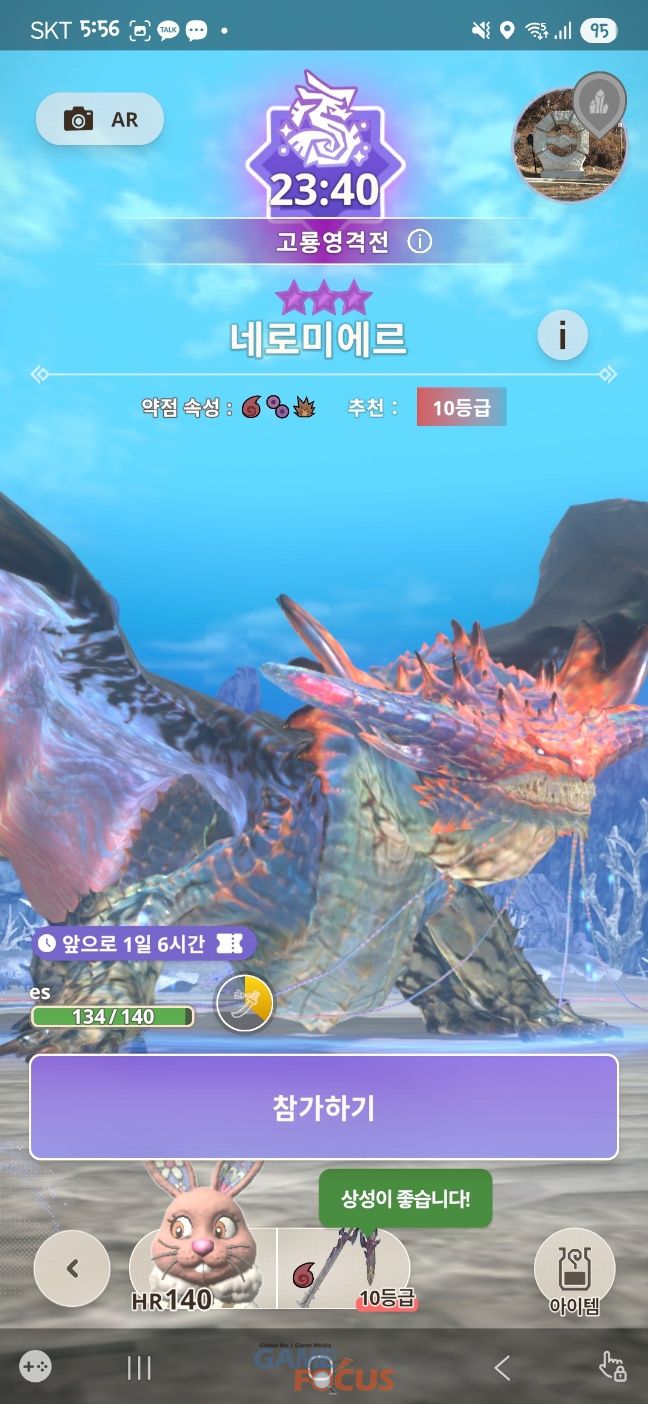
Task: Go back with the left arrow button
Action: tap(72, 1268)
